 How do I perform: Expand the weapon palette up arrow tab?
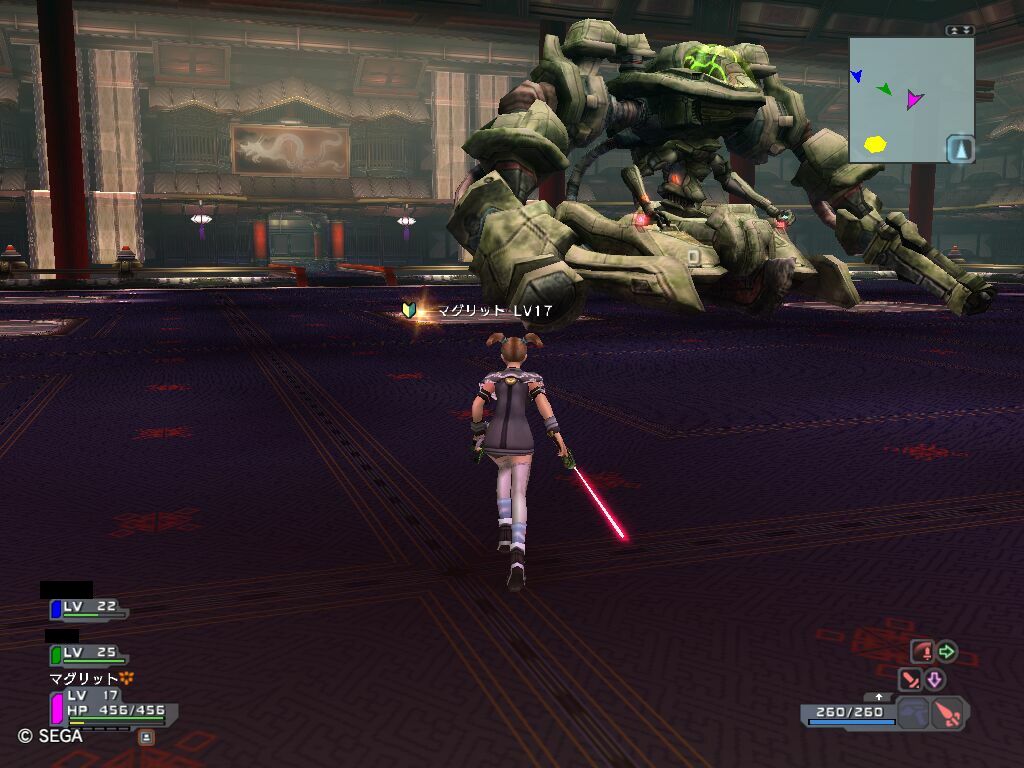point(879,697)
